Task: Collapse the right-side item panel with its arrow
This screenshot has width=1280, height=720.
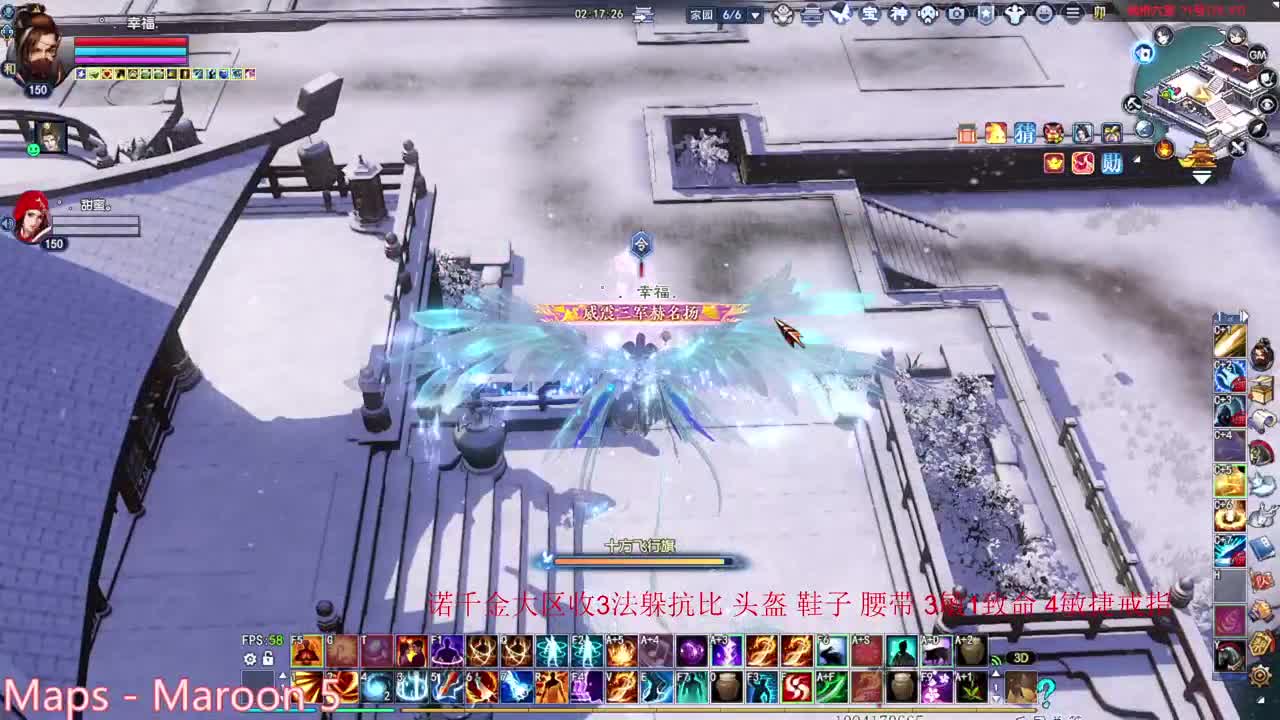Action: (x=1245, y=315)
